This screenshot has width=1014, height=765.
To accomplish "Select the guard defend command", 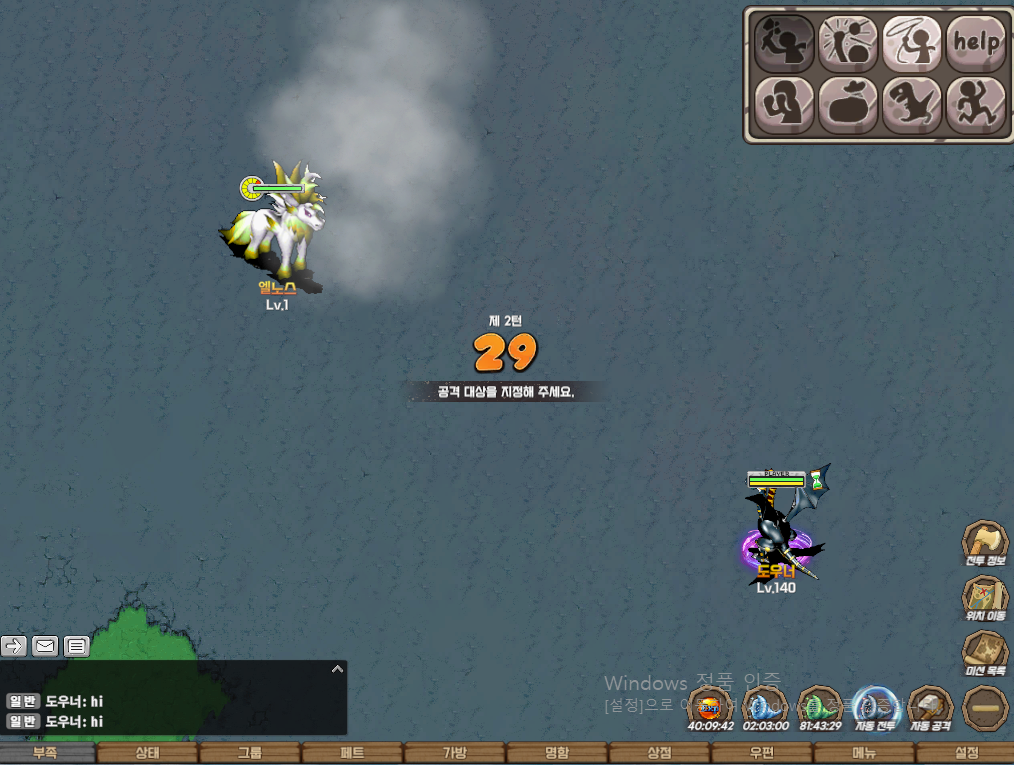I will [784, 104].
